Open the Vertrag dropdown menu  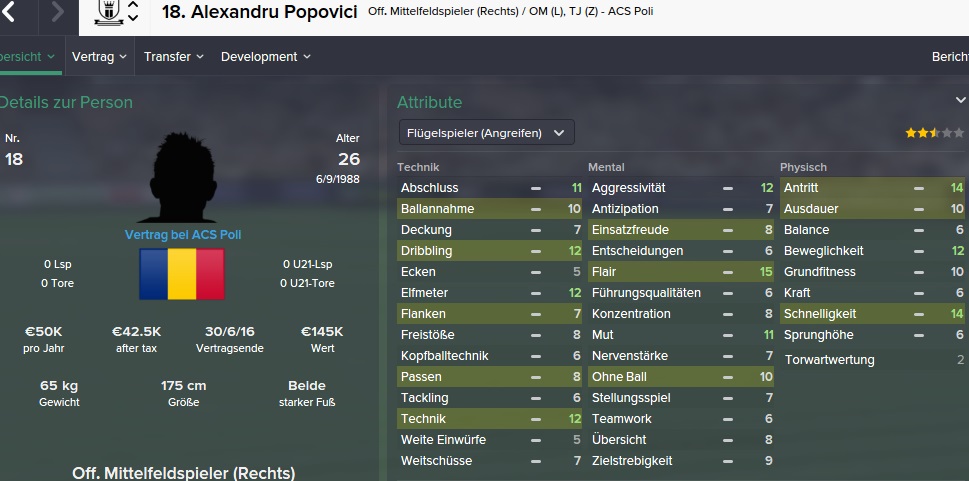99,57
